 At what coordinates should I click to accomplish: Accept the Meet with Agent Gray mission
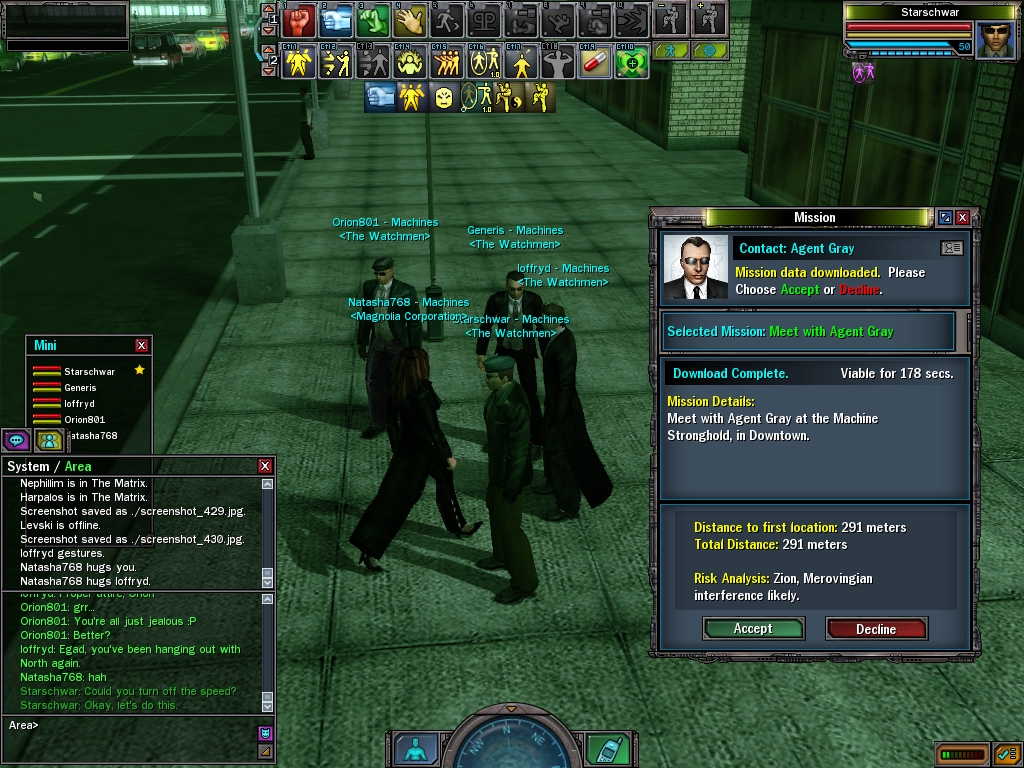pyautogui.click(x=753, y=629)
